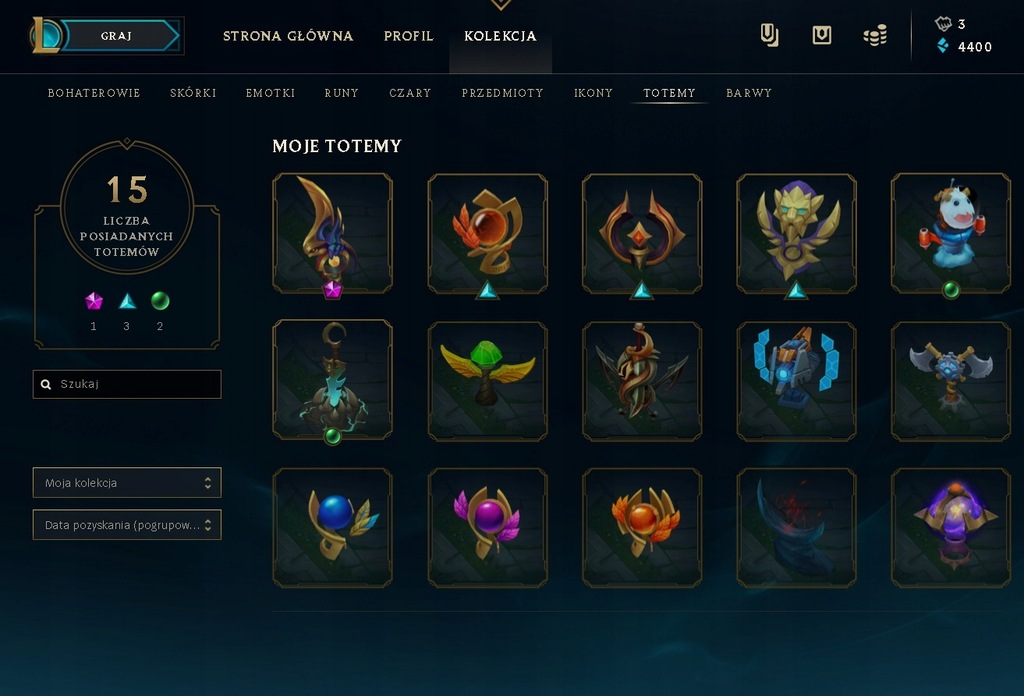This screenshot has height=696, width=1024.
Task: Open the Profil page
Action: pos(409,36)
